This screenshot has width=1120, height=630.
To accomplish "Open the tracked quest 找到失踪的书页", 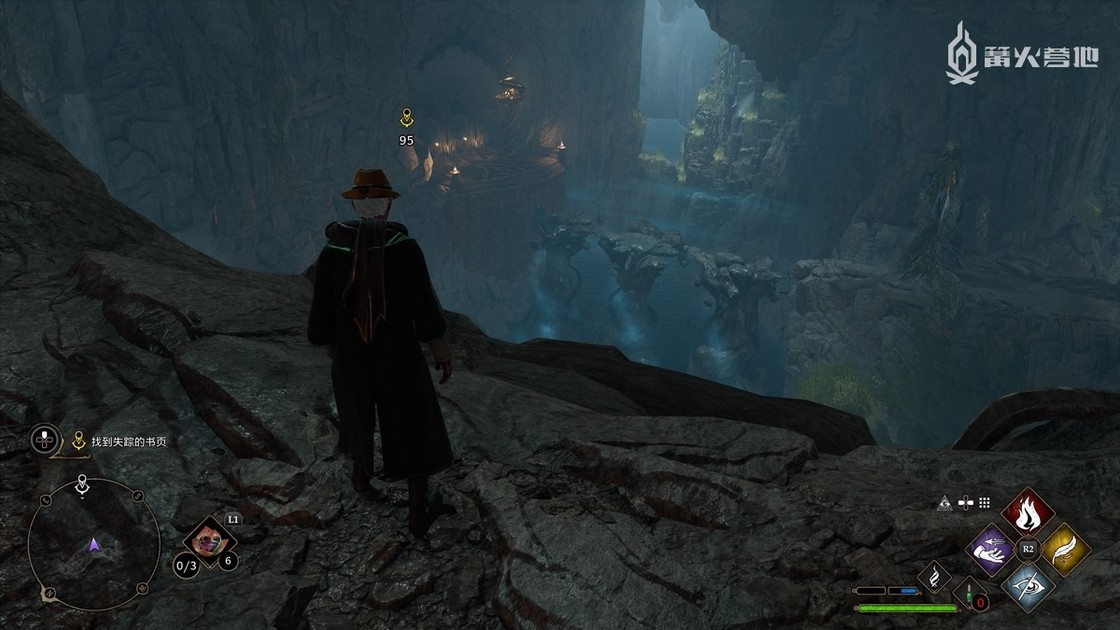I will (130, 439).
